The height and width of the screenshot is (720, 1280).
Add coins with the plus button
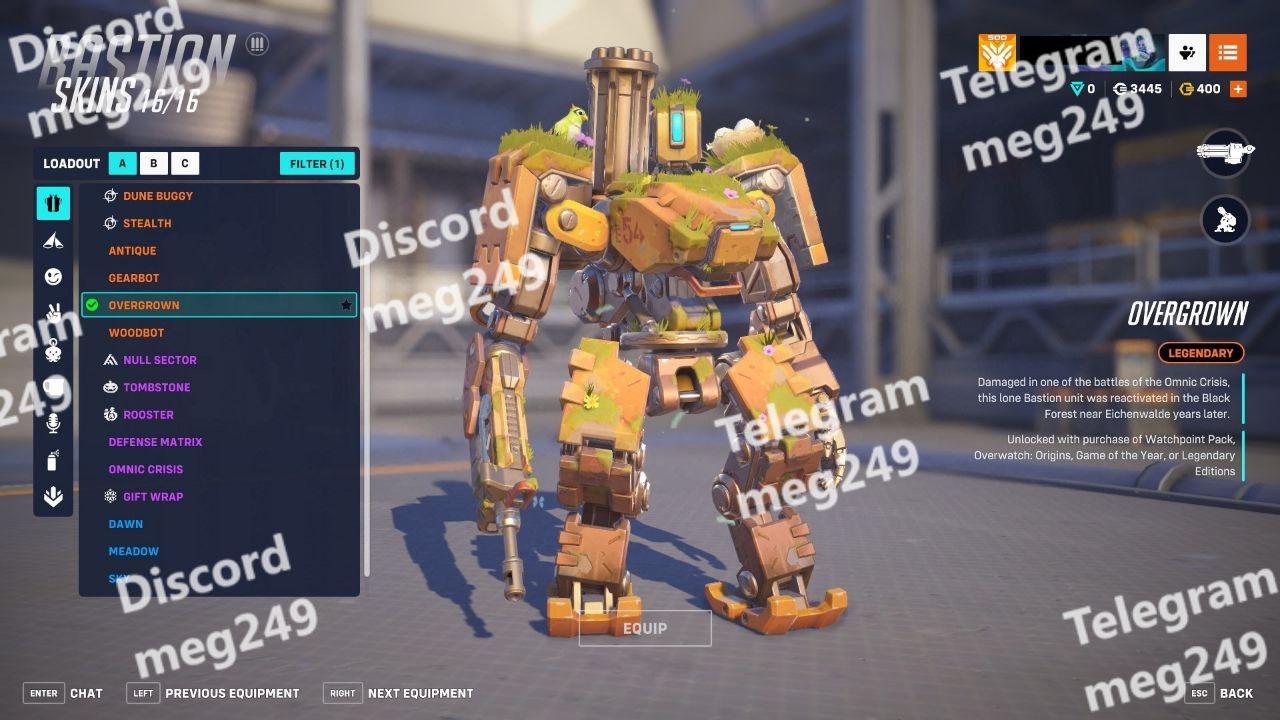[x=1238, y=89]
